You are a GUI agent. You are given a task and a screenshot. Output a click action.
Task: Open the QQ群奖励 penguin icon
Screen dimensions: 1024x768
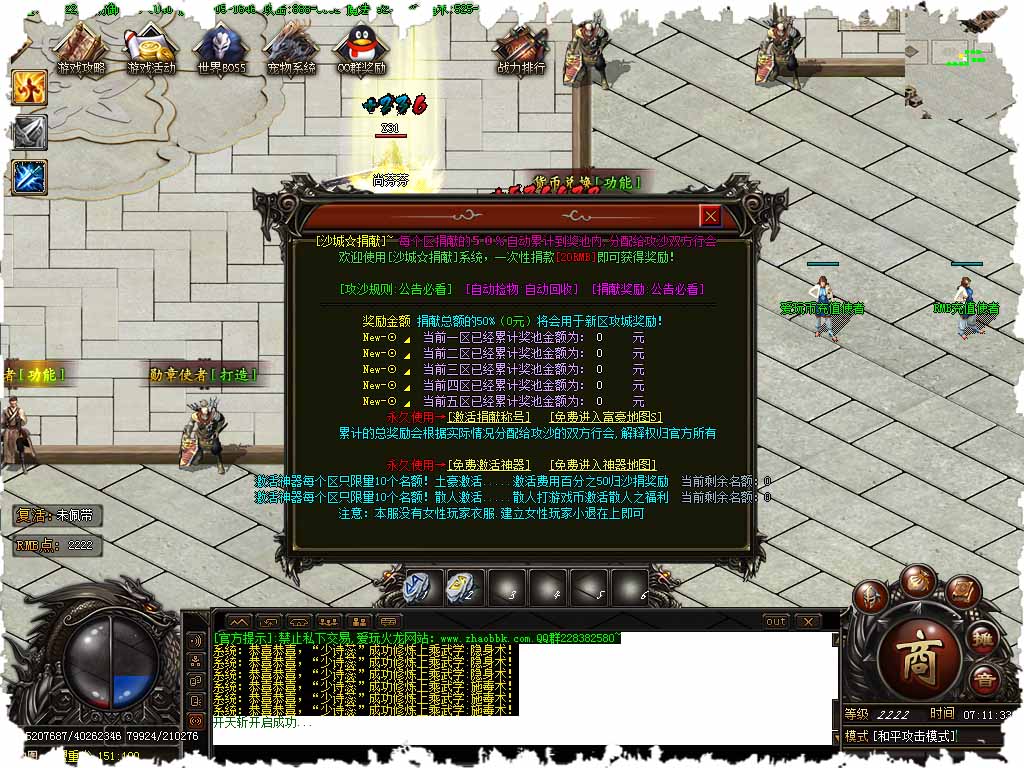point(361,51)
